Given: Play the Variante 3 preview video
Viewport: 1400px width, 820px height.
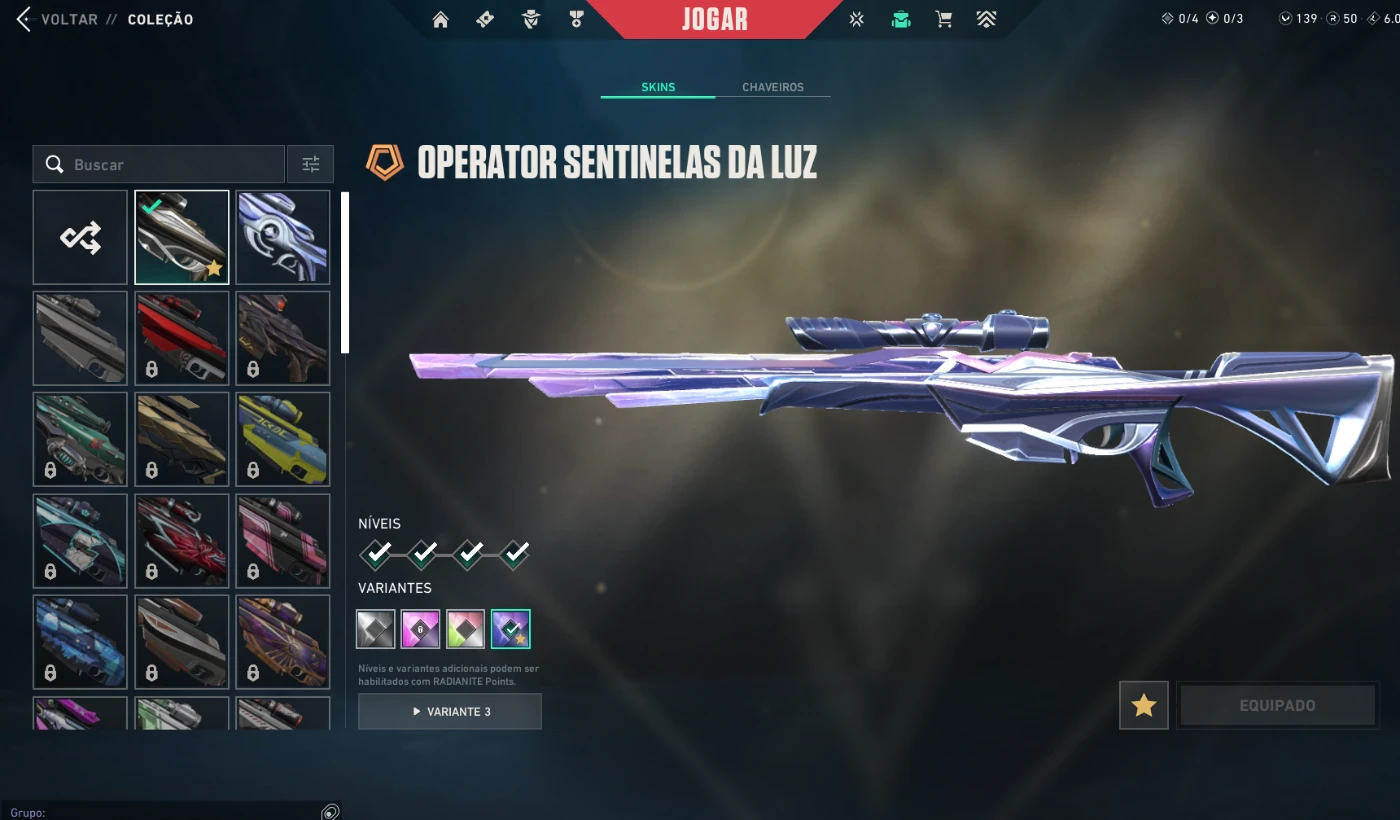Looking at the screenshot, I should [x=450, y=712].
